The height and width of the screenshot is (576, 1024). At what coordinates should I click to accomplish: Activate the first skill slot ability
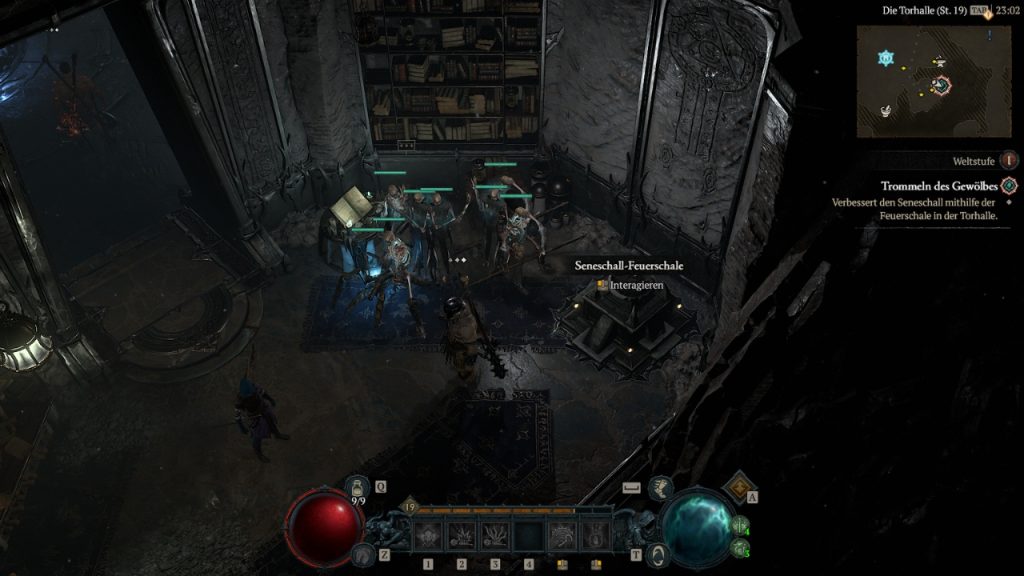click(x=429, y=536)
